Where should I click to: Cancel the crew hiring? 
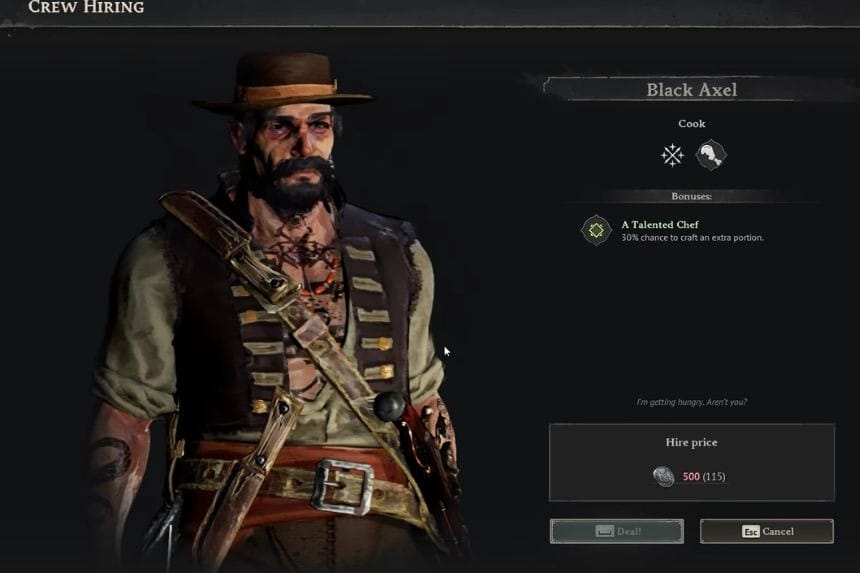tap(766, 531)
